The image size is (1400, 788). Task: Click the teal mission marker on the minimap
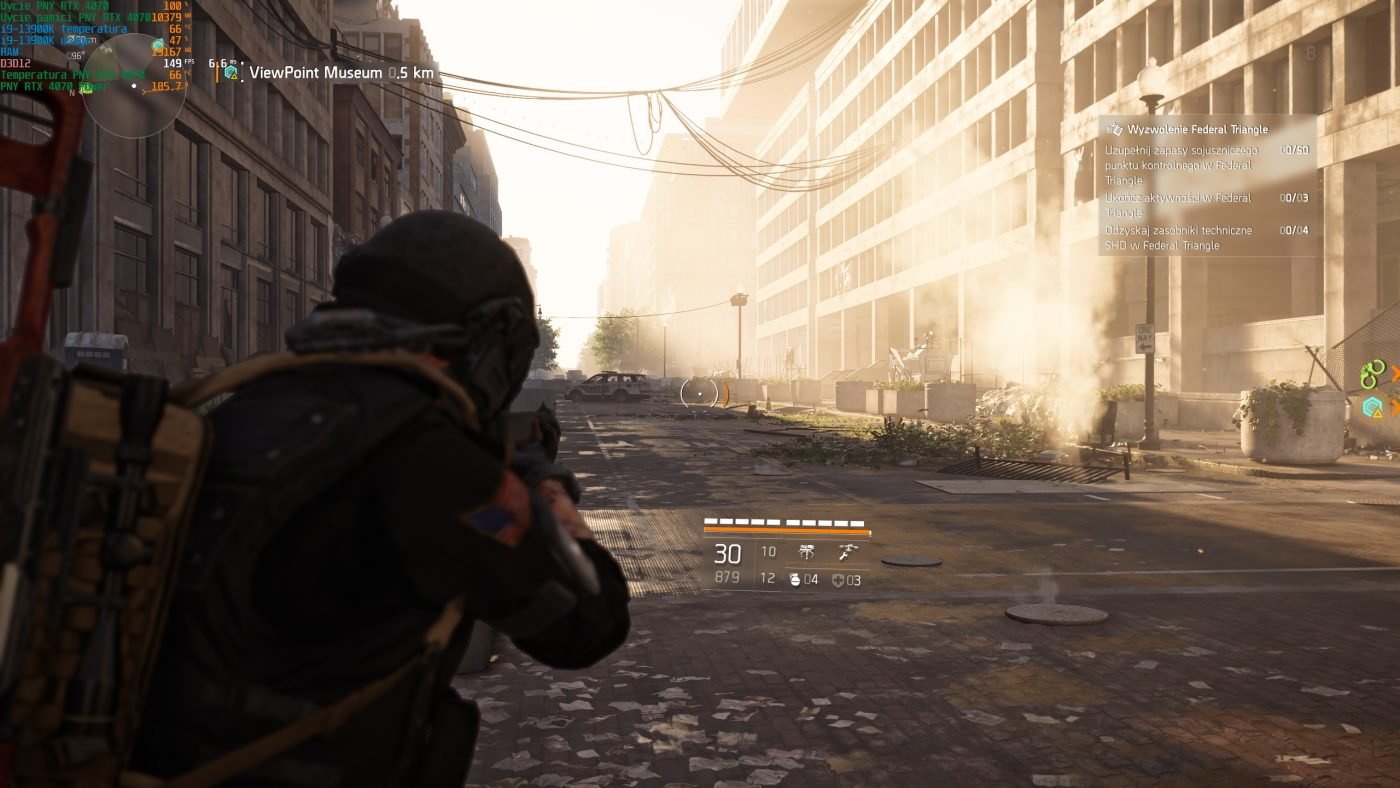pyautogui.click(x=159, y=45)
